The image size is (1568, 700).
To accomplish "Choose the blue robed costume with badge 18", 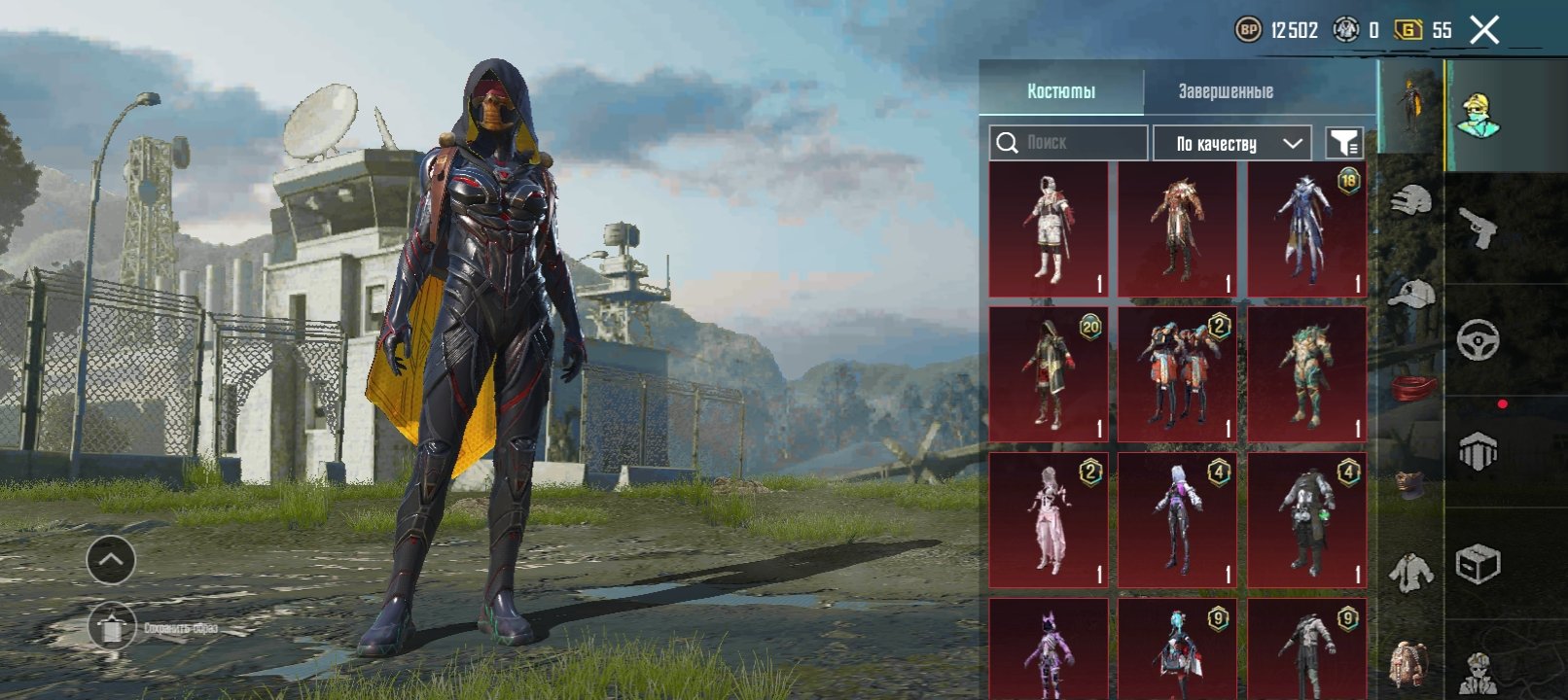I will (1306, 229).
